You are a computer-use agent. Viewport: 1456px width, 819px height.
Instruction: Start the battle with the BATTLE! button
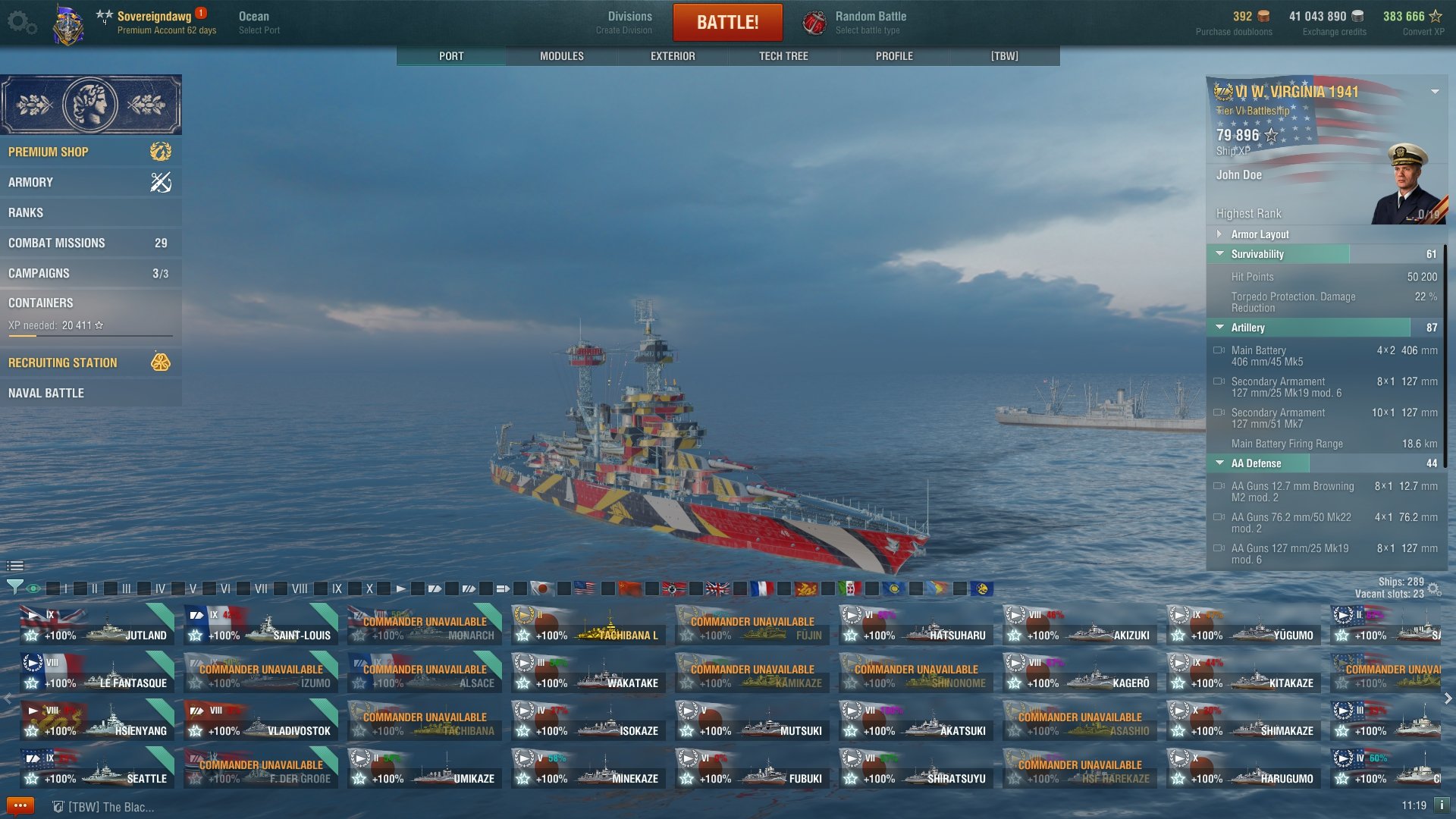[x=727, y=23]
